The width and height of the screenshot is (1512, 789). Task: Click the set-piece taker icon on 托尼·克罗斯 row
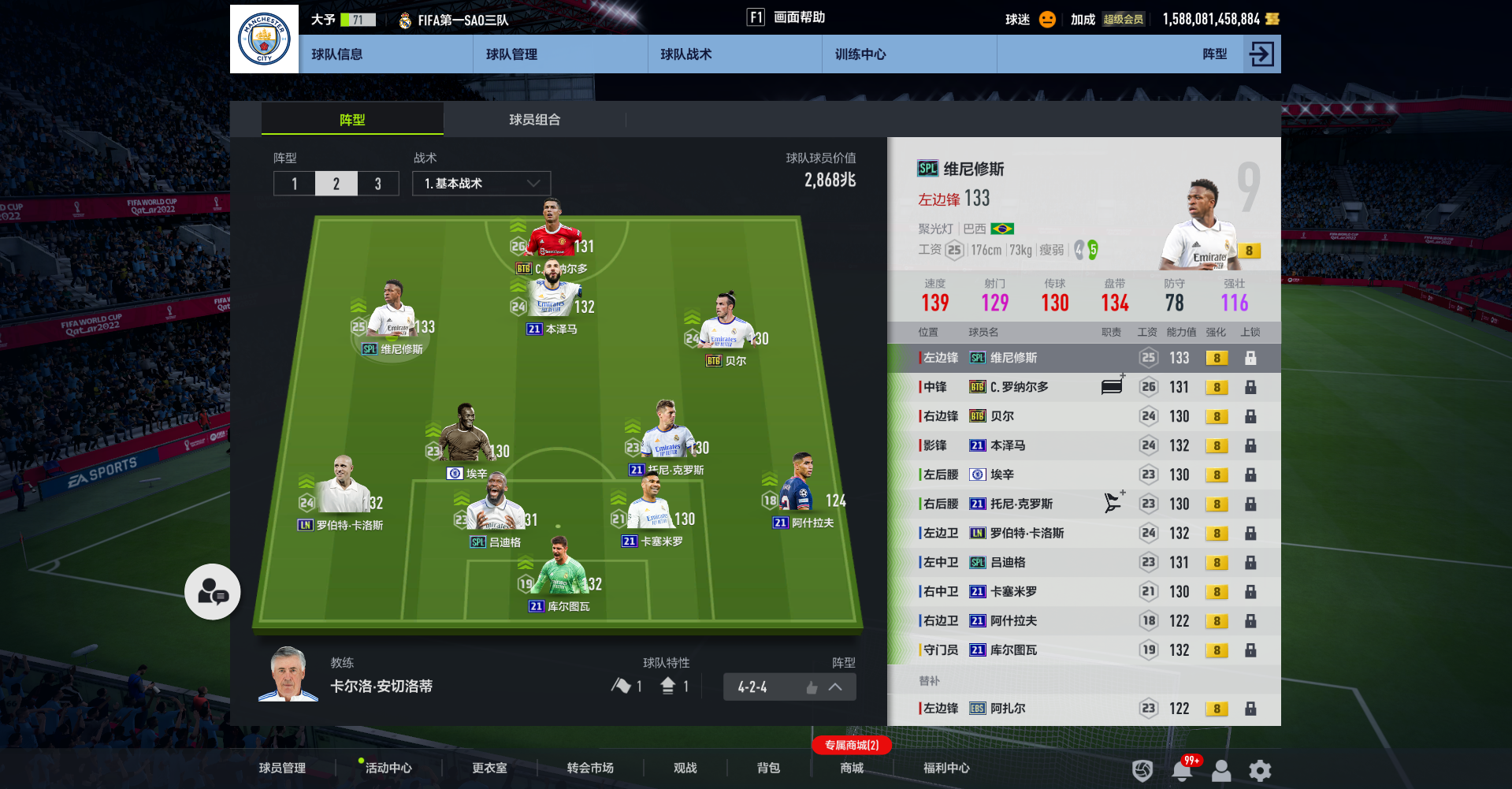click(1113, 502)
